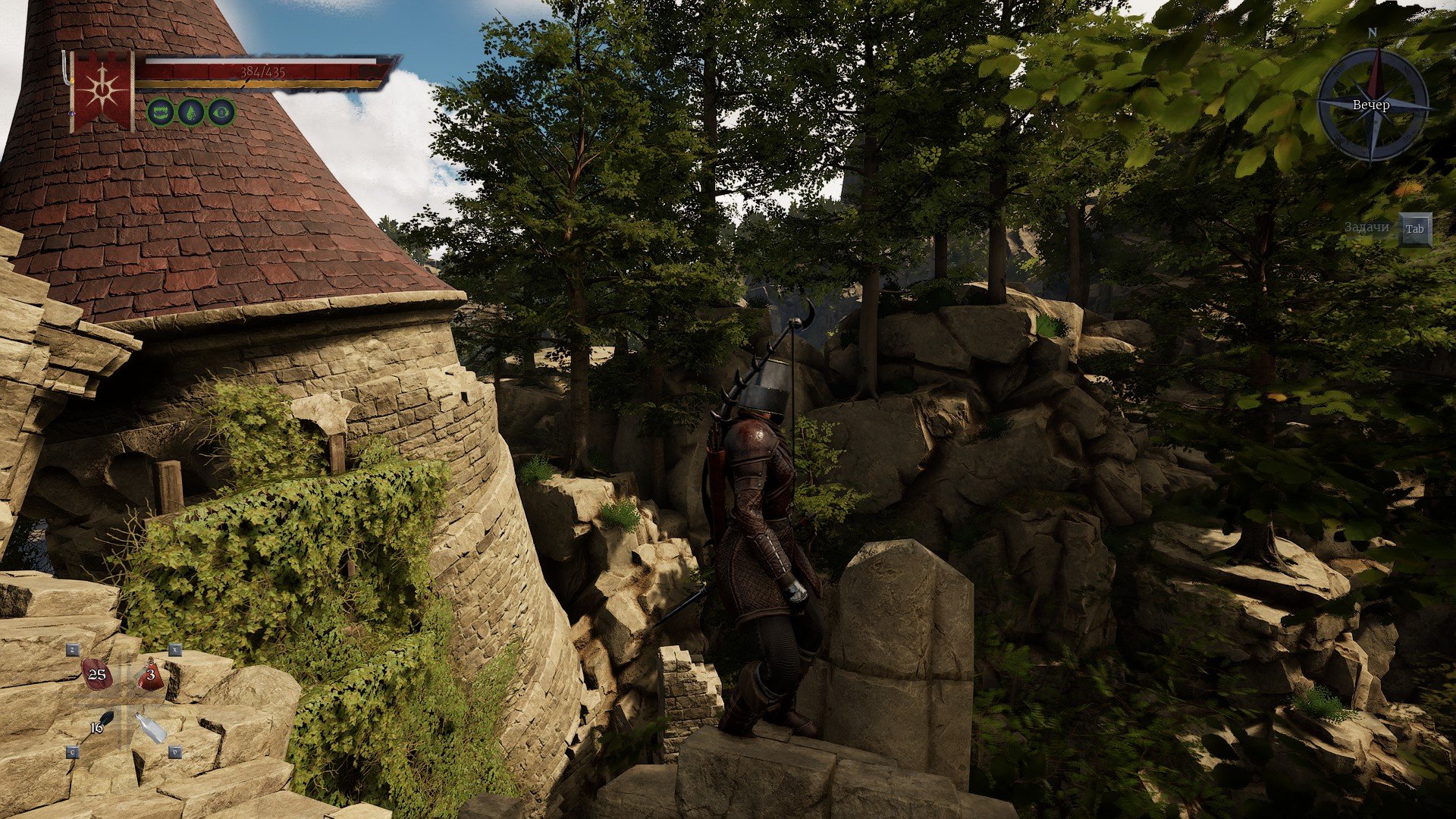This screenshot has width=1456, height=819.
Task: Check the green eye status icon
Action: point(221,112)
